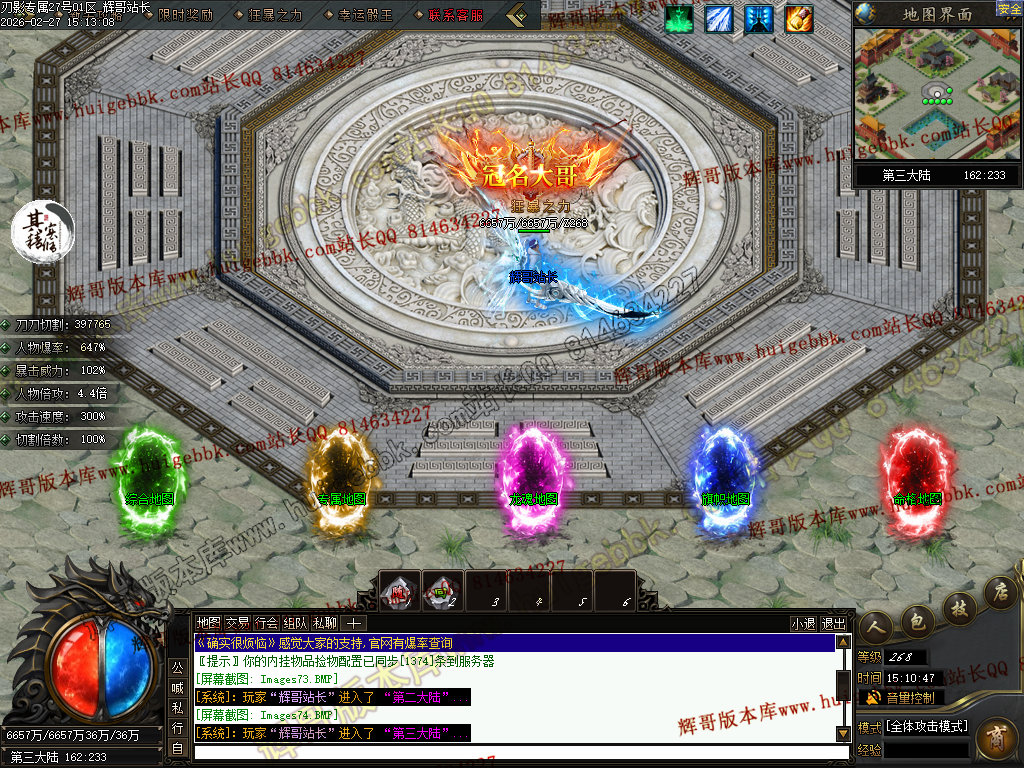1024x768 pixels.
Task: Switch to the 私聊 chat tab
Action: pyautogui.click(x=325, y=622)
